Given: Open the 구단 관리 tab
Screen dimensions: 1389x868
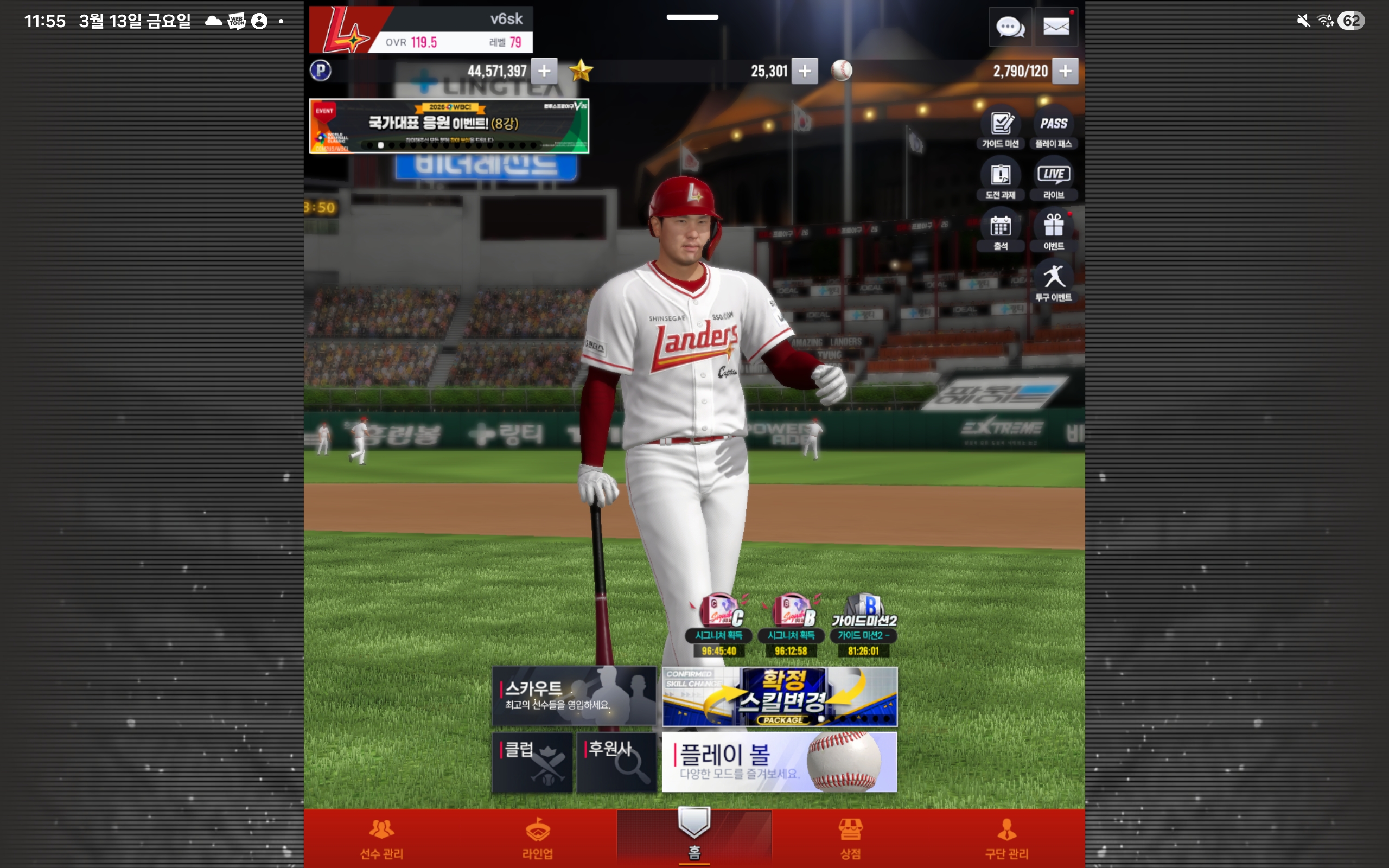Looking at the screenshot, I should coord(1006,838).
